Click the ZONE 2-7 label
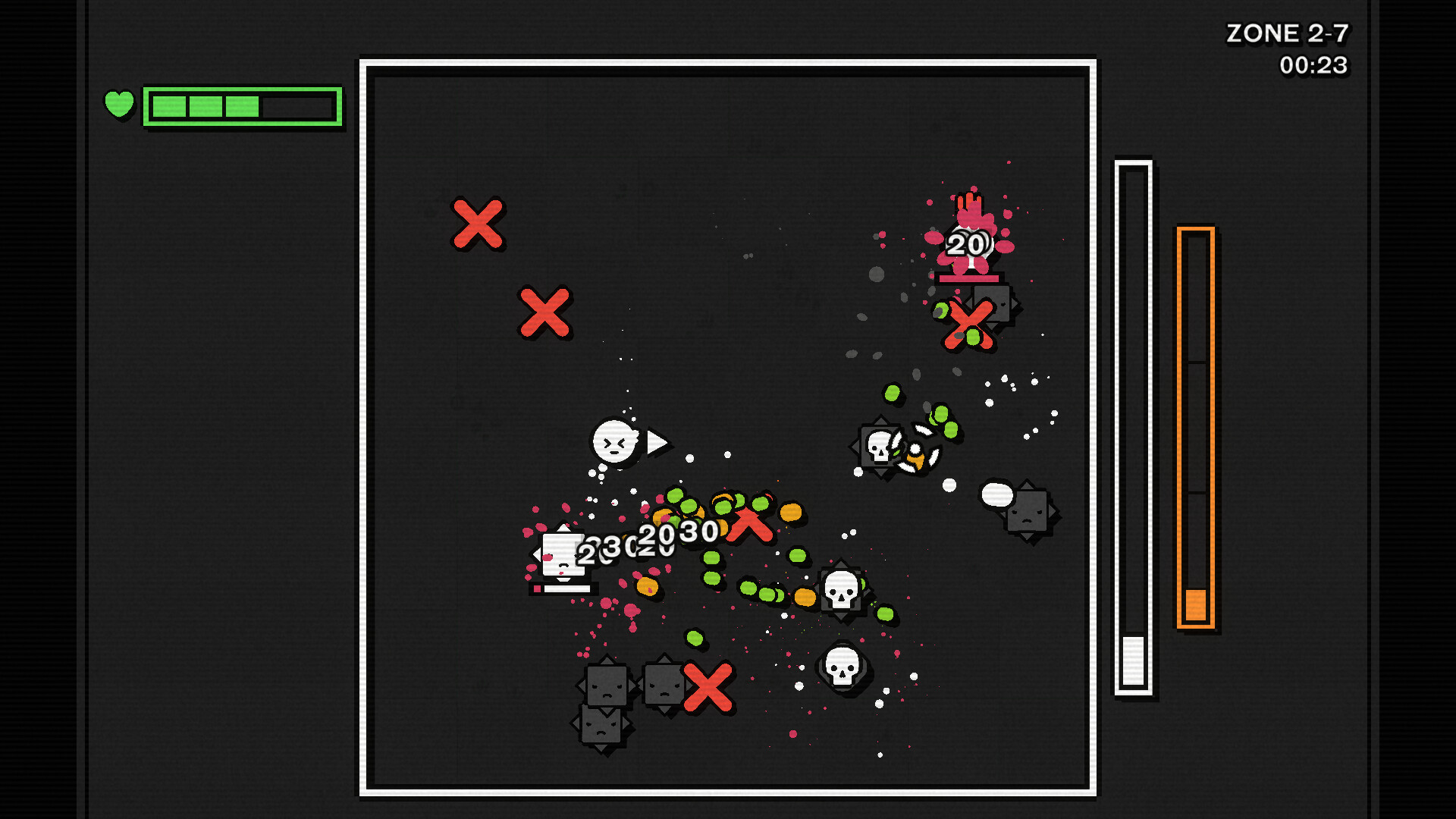 click(x=1290, y=33)
